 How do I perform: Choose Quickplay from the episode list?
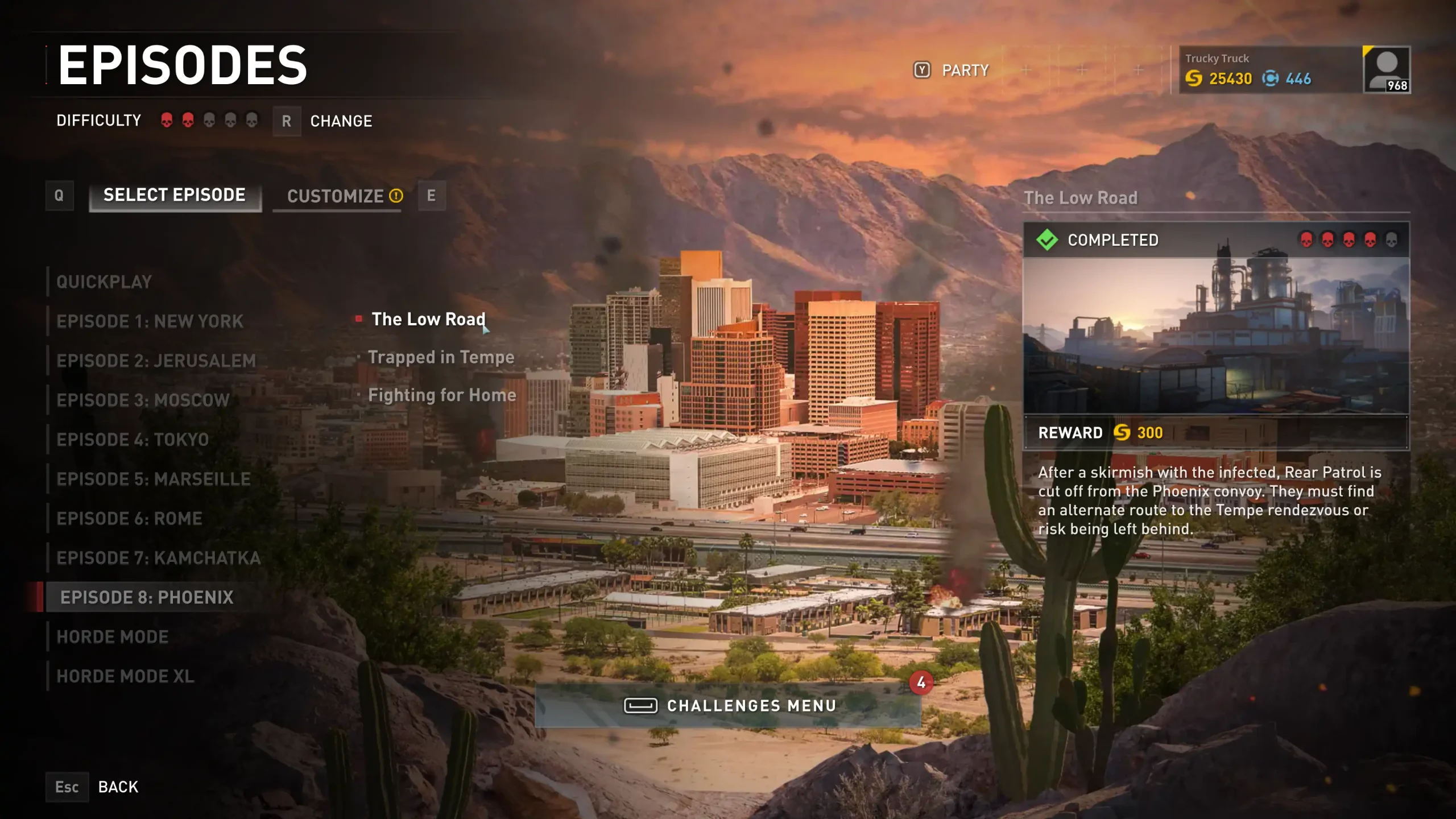coord(104,282)
